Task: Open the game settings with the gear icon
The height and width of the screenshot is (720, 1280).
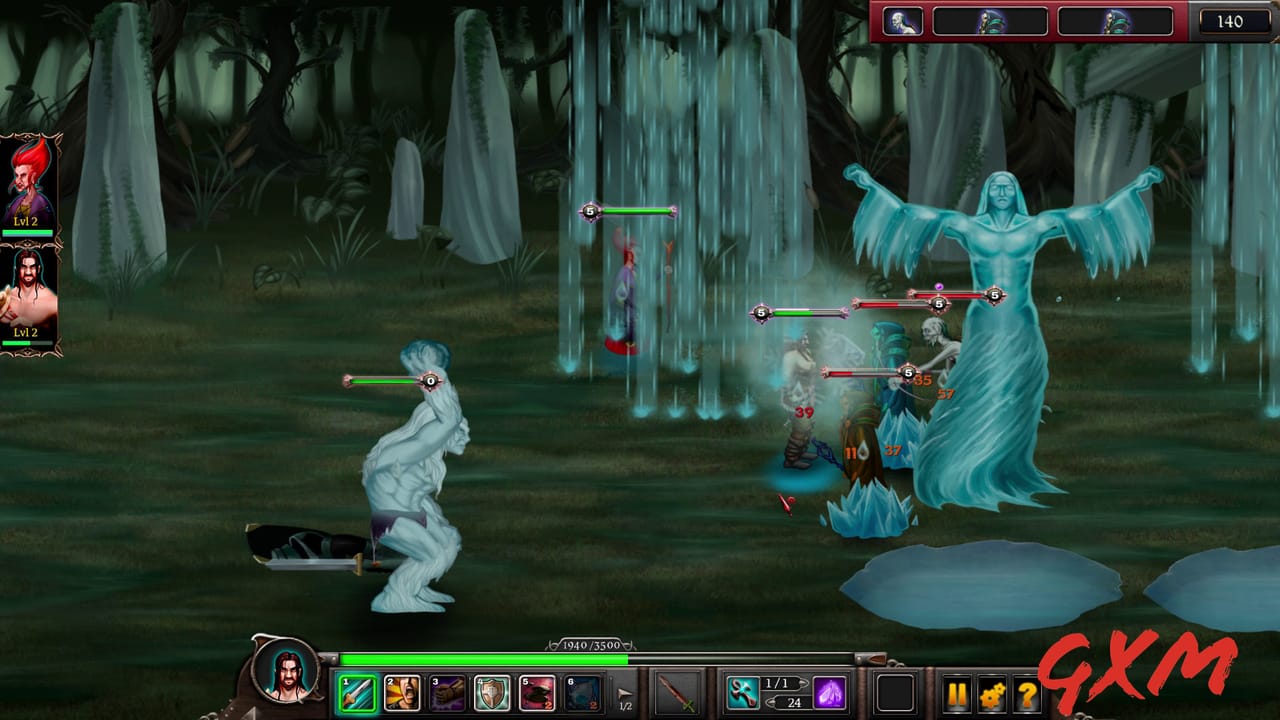Action: (993, 692)
